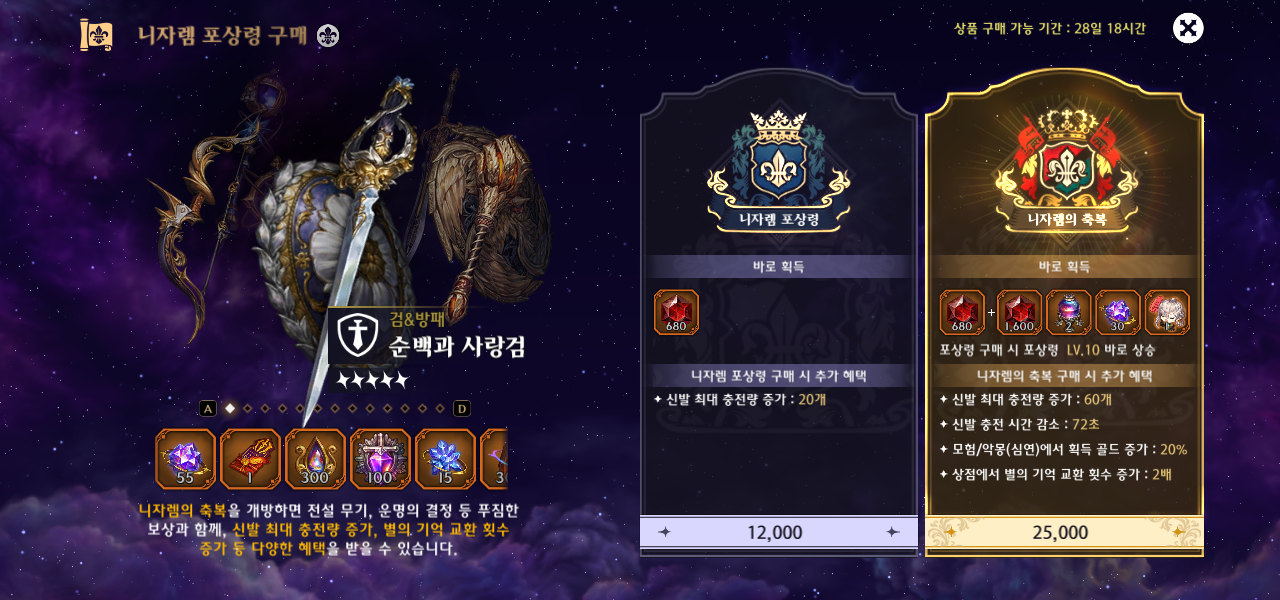Viewport: 1280px width, 600px height.
Task: Go to previous showcase item with A button
Action: [x=208, y=408]
